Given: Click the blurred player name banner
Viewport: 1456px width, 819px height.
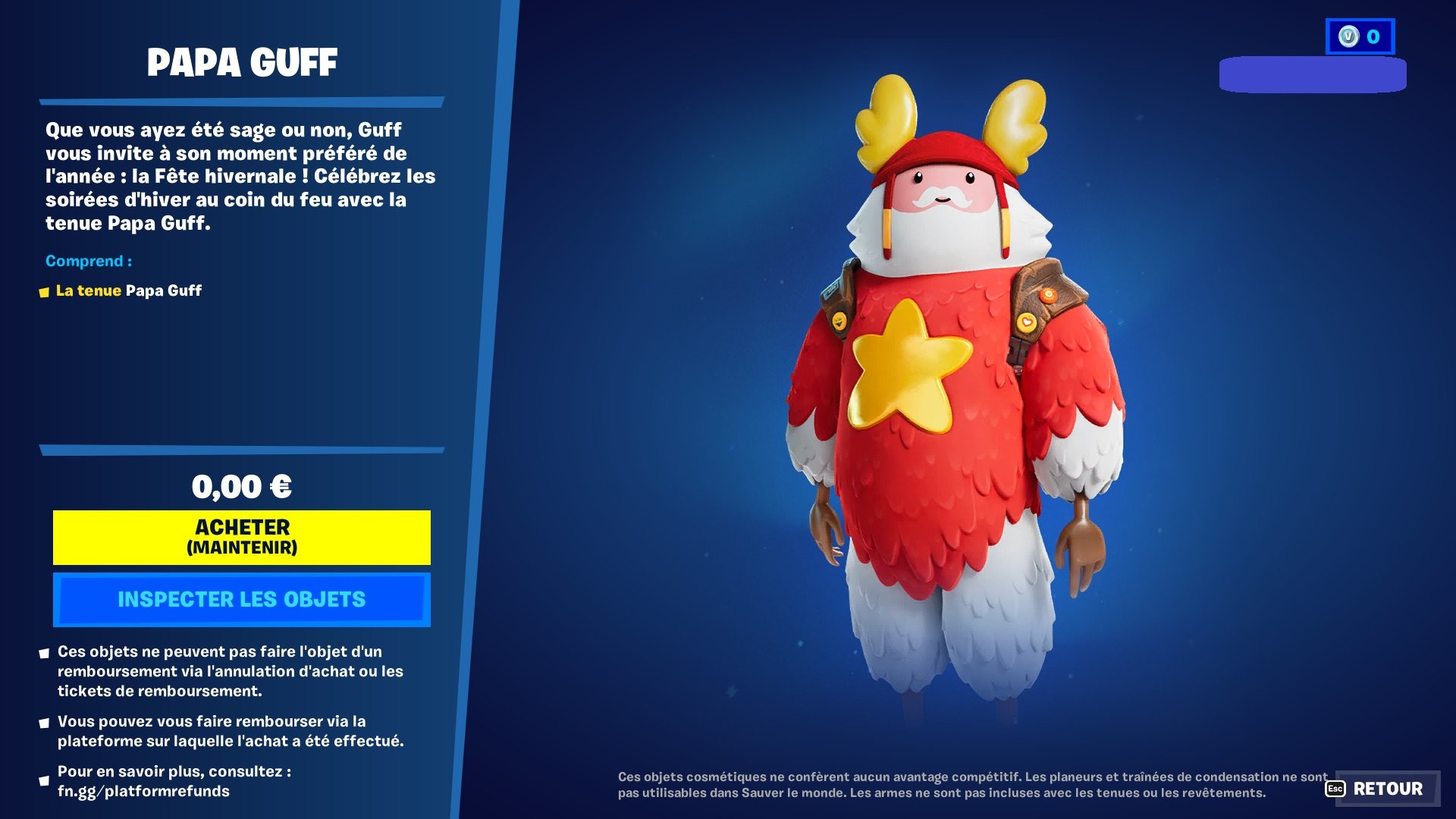Looking at the screenshot, I should coord(1314,76).
